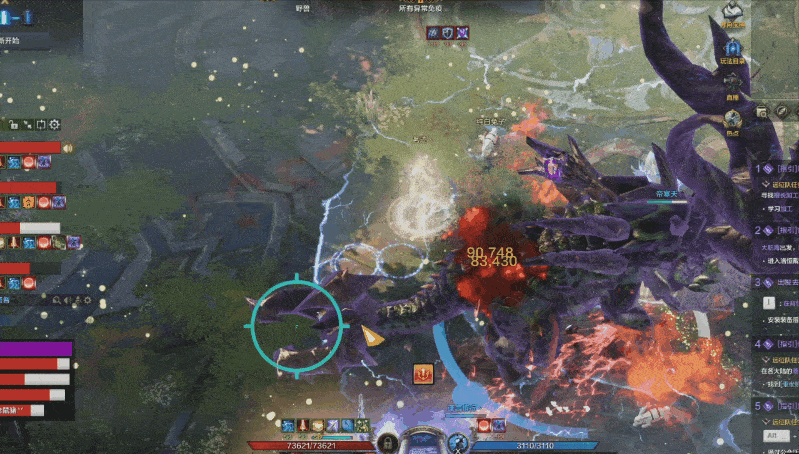Click the padlock button on the bottom bar
The width and height of the screenshot is (799, 454).
(x=386, y=441)
